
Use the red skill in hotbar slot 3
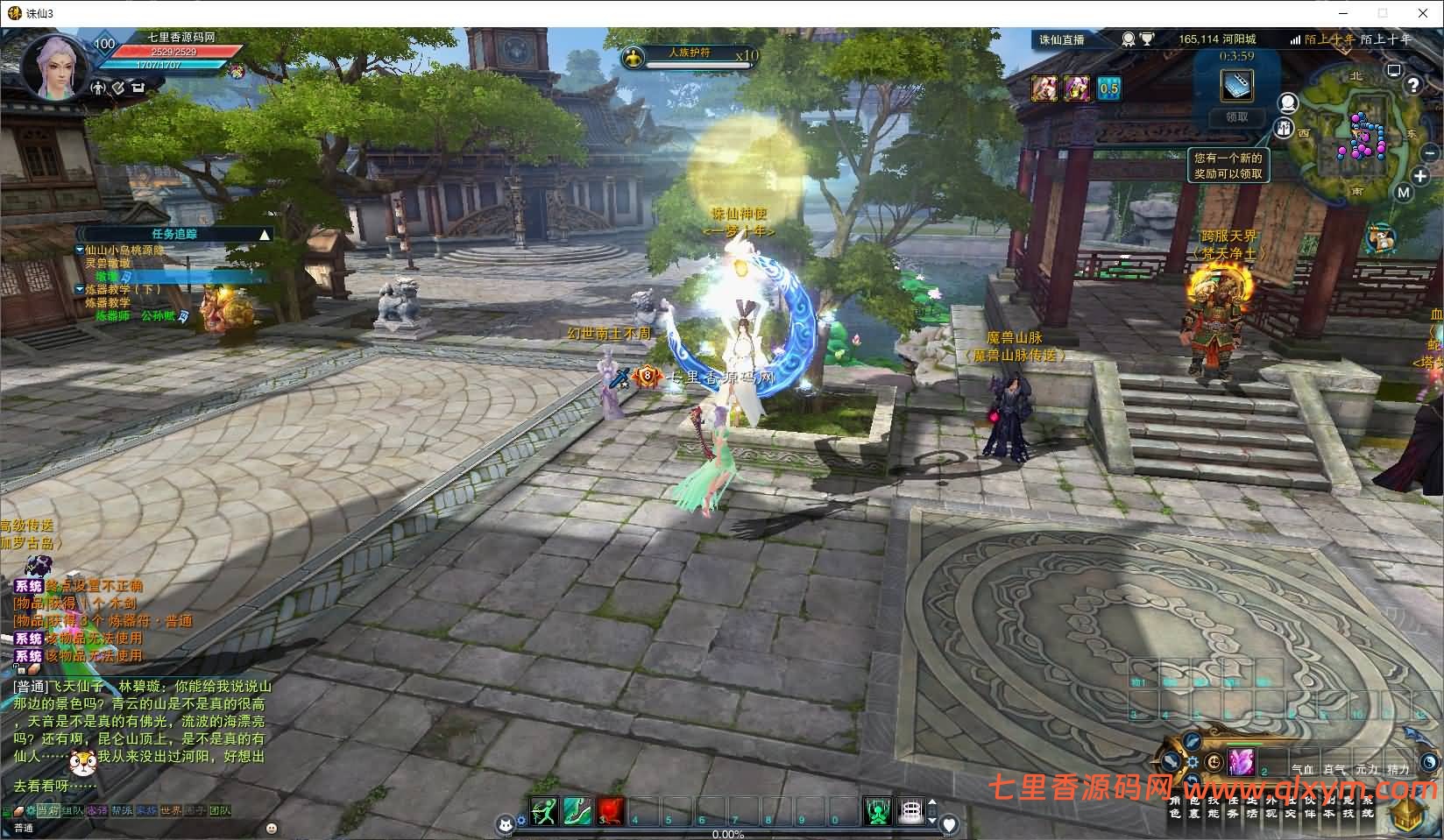[x=612, y=811]
